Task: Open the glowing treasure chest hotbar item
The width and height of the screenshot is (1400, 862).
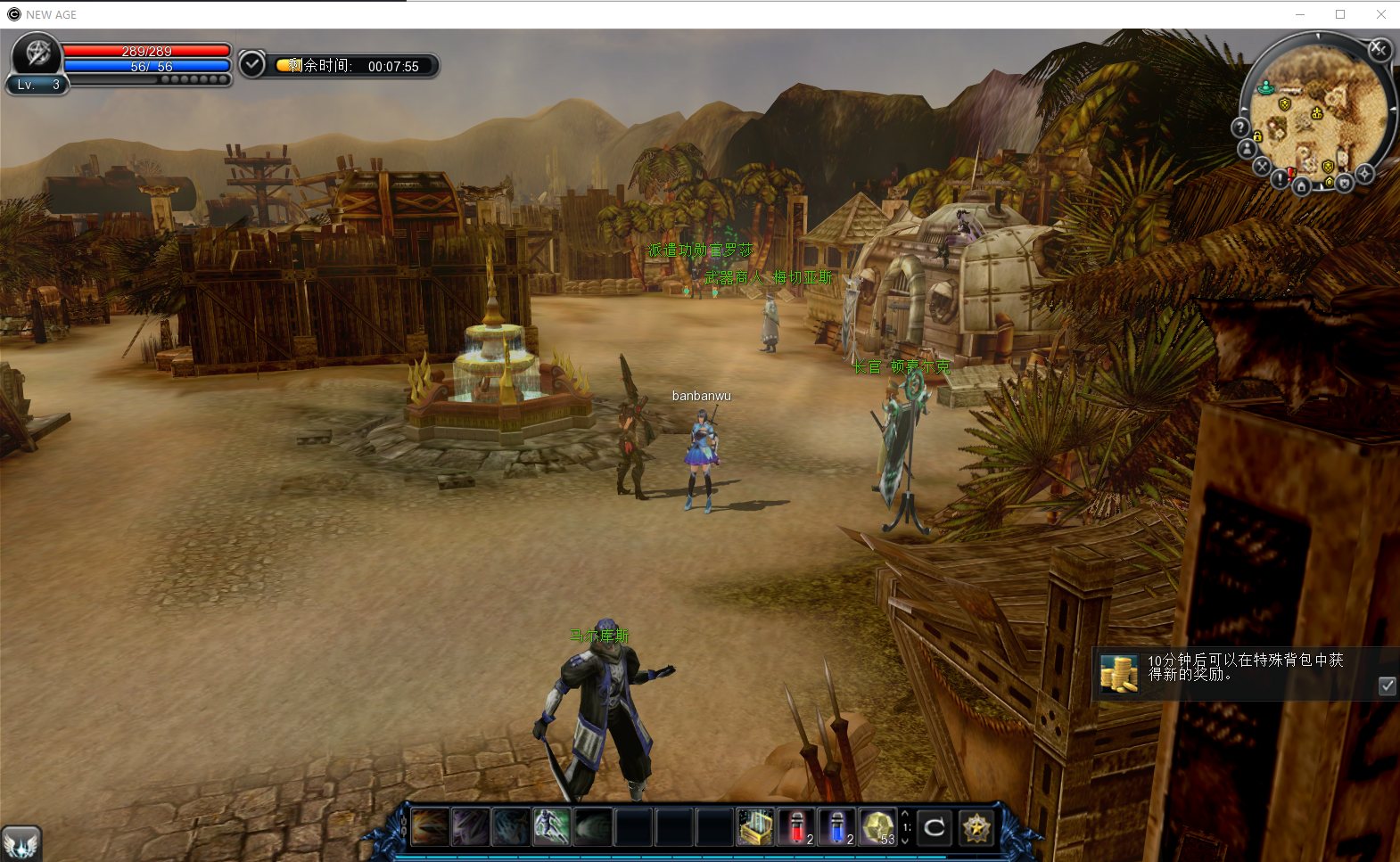Action: (x=755, y=827)
